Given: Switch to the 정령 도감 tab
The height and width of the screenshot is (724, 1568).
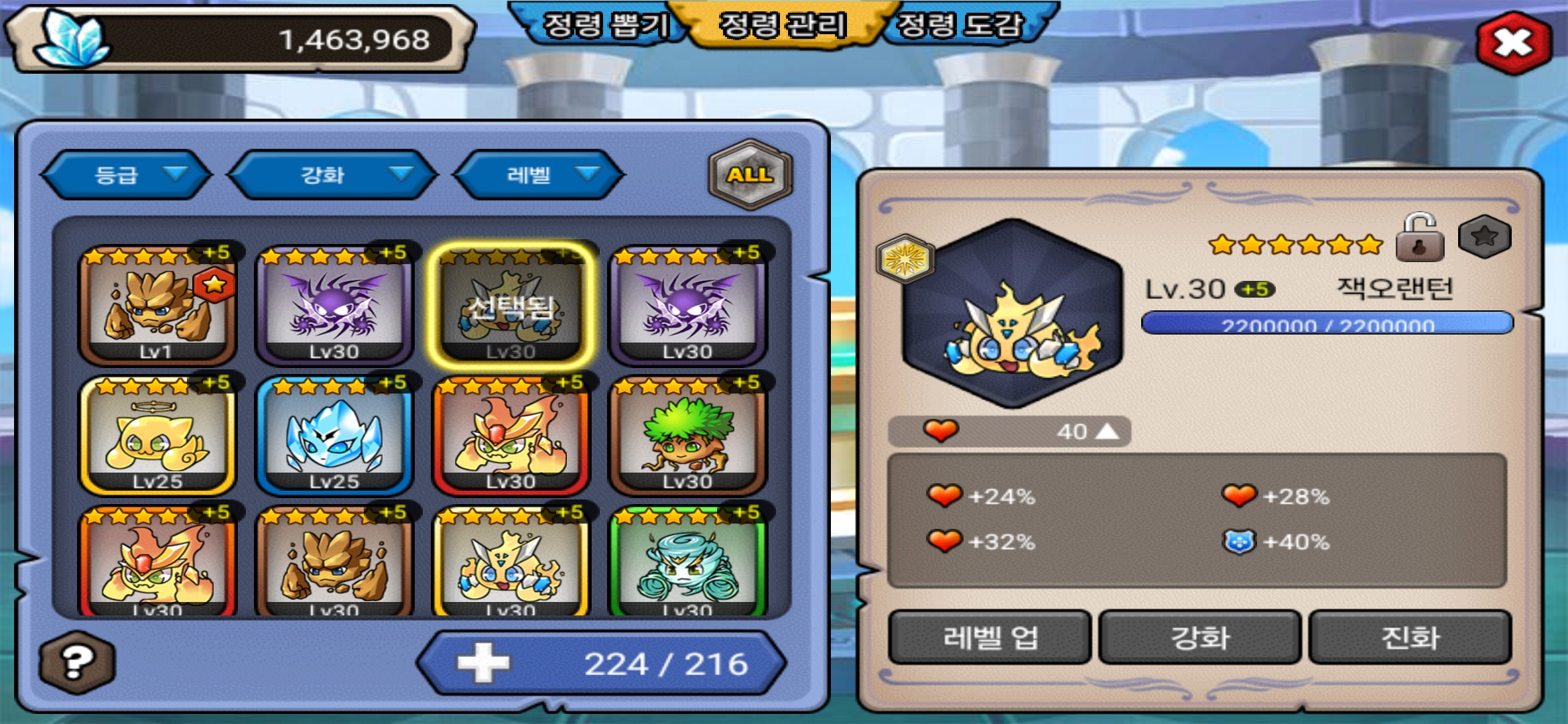Looking at the screenshot, I should [960, 25].
